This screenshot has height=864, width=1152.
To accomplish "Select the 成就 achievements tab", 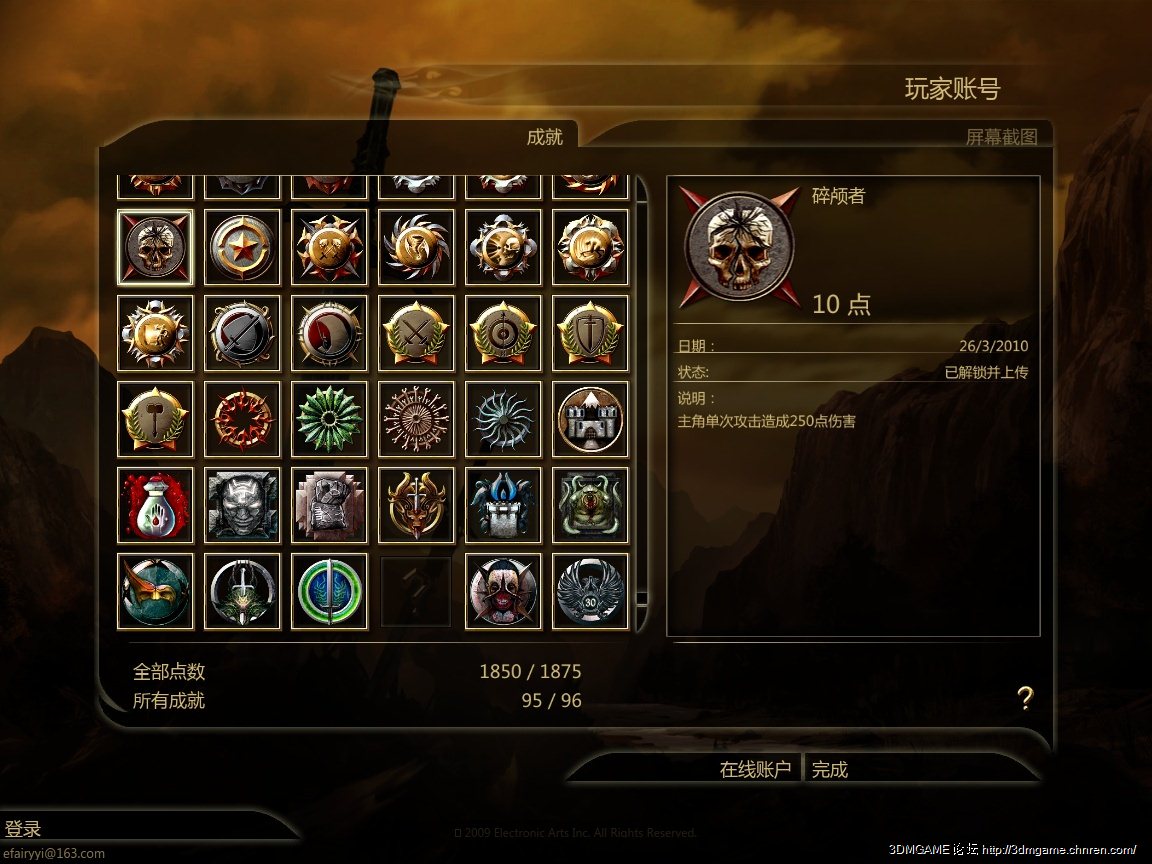I will coord(545,137).
